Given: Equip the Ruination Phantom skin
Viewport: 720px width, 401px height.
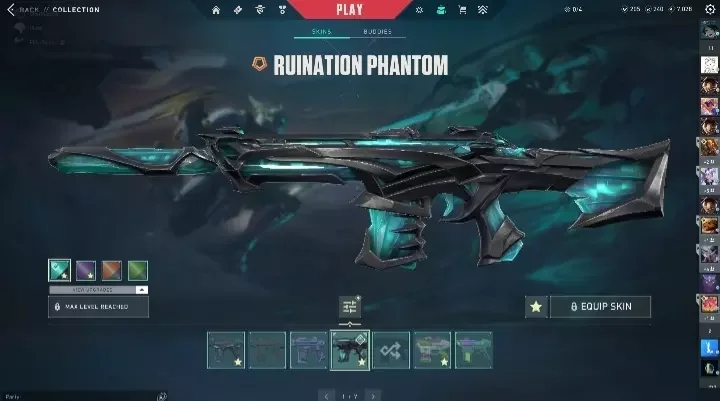Looking at the screenshot, I should click(x=600, y=307).
